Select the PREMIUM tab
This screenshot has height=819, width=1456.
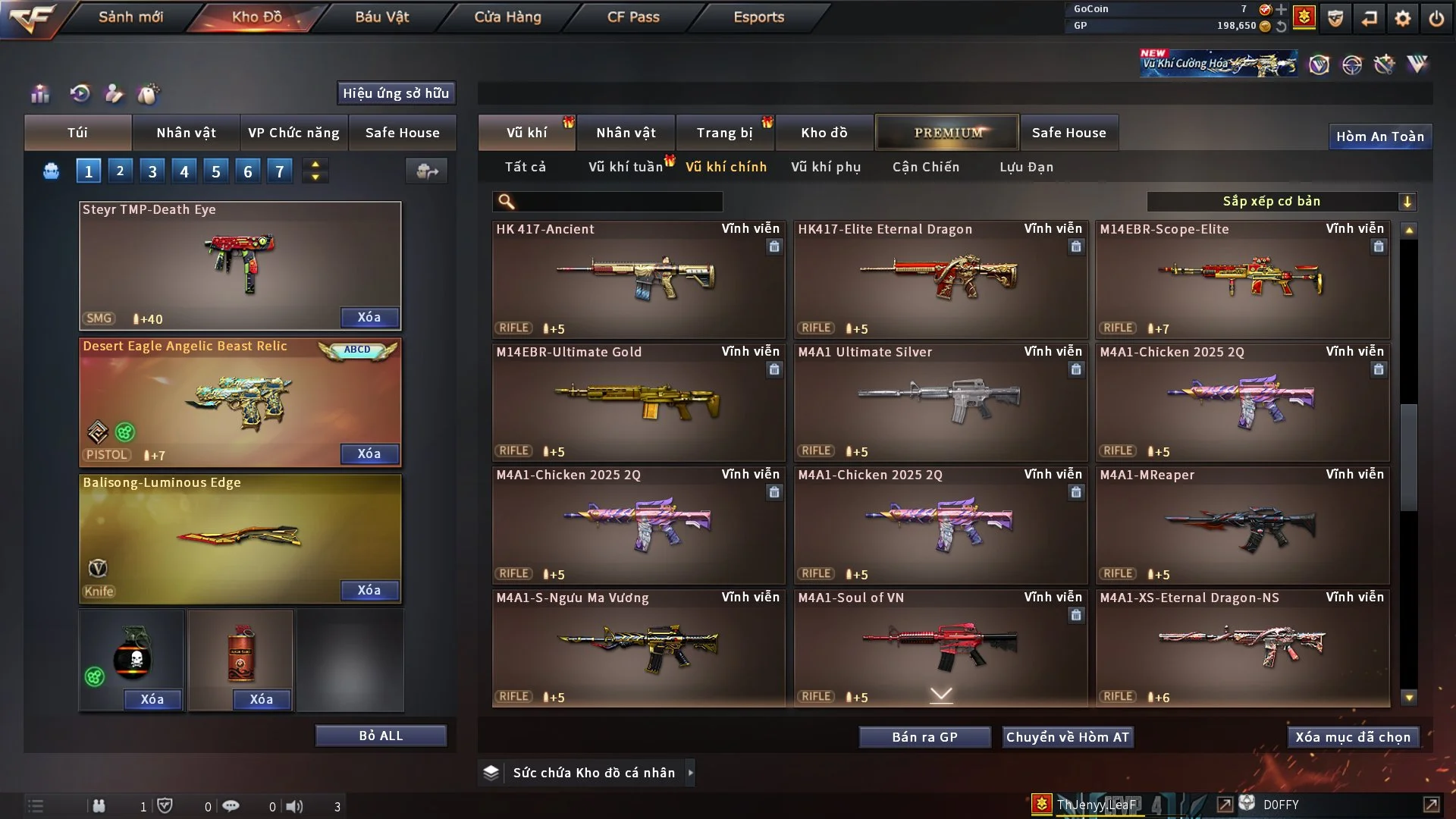[947, 133]
